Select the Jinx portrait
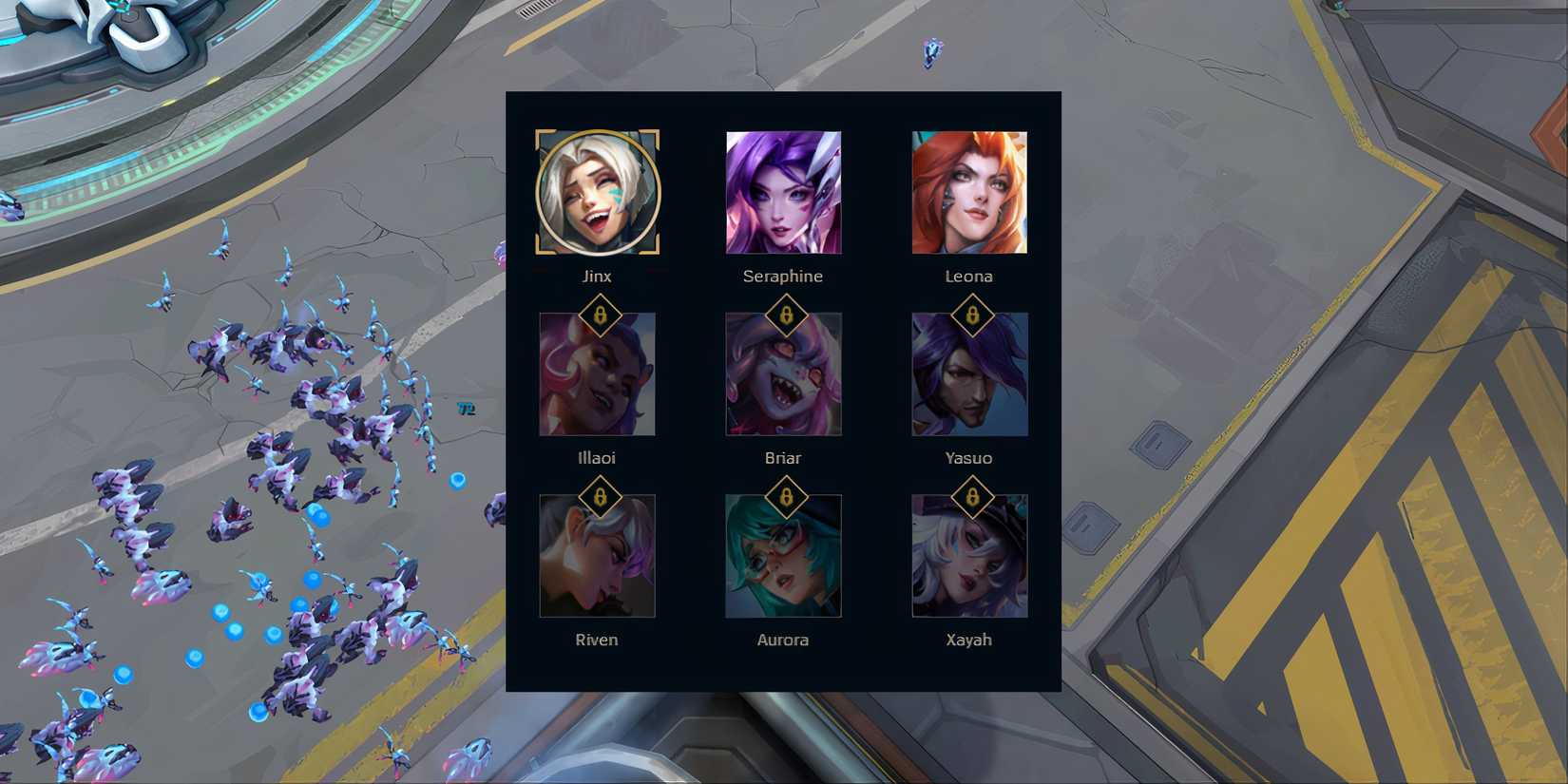This screenshot has width=1568, height=784. tap(596, 191)
